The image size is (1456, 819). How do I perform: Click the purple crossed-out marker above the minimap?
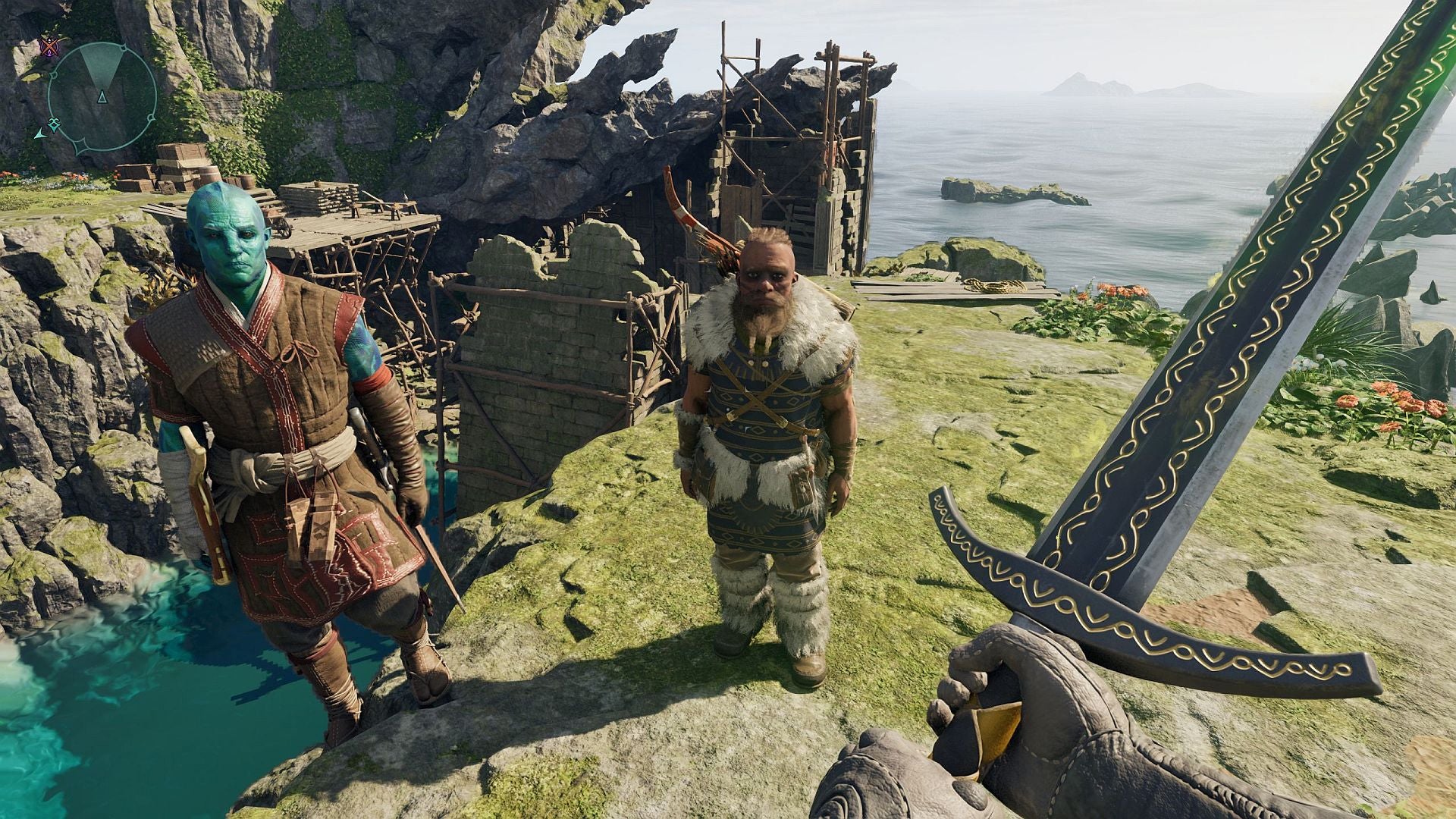pyautogui.click(x=51, y=47)
